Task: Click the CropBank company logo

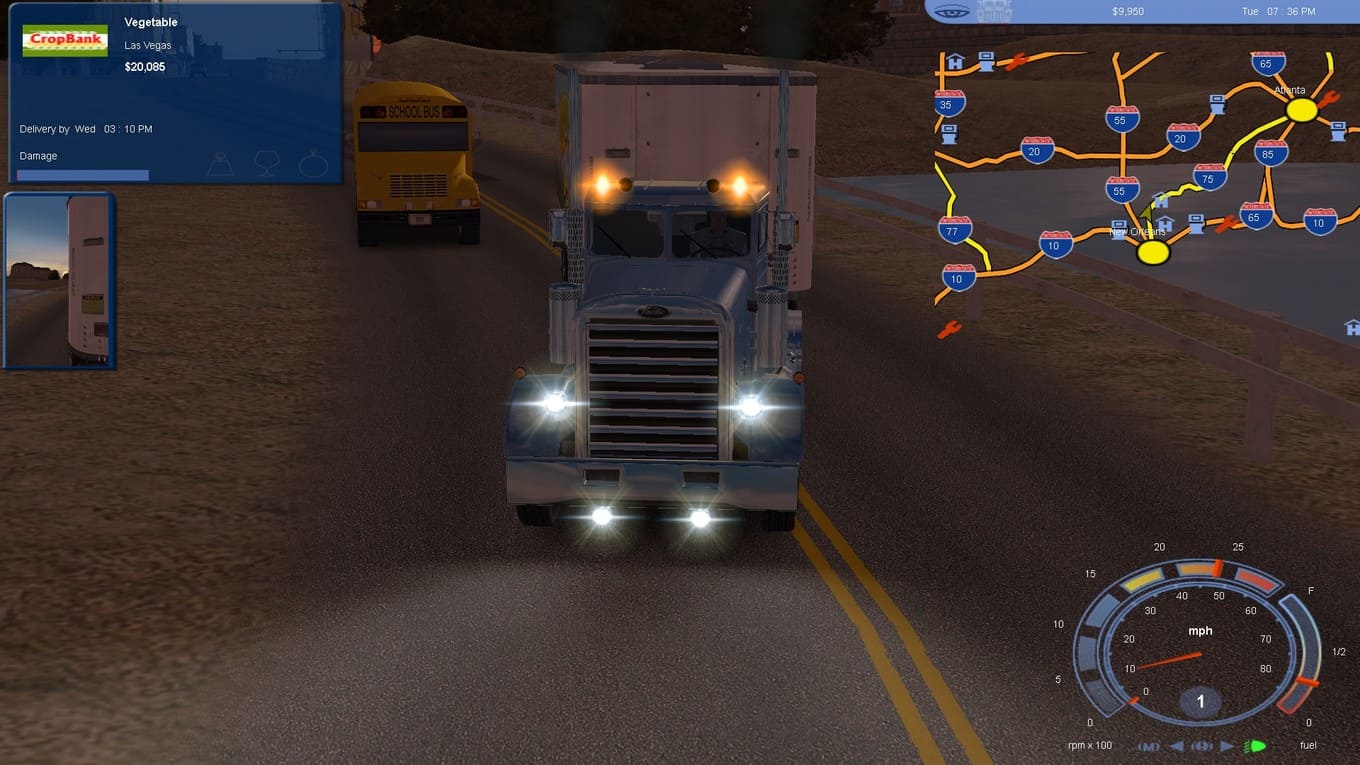Action: [x=65, y=40]
